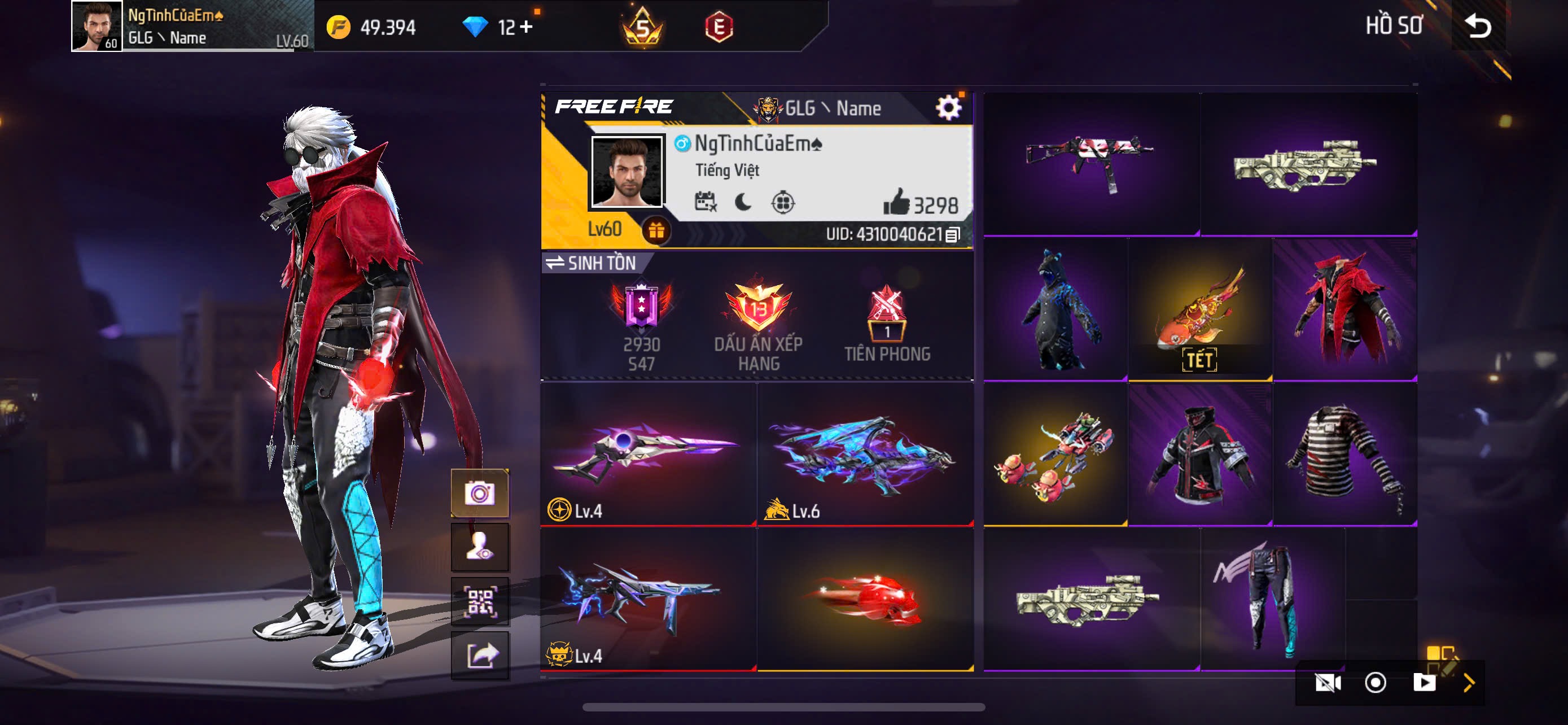Viewport: 1568px width, 725px height.
Task: Open the profile settings gear
Action: [x=948, y=109]
